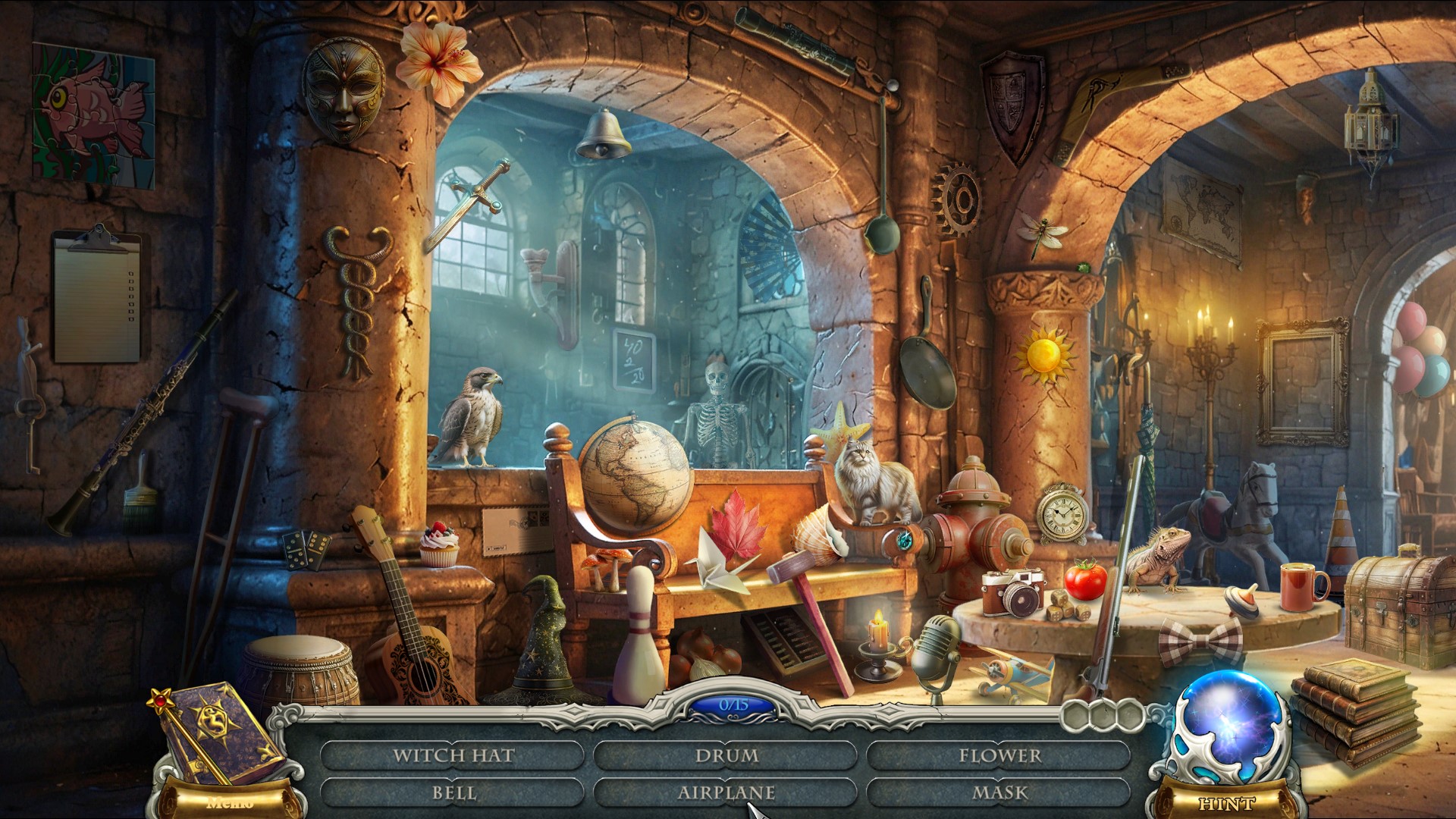Select the Drum list entry
The height and width of the screenshot is (819, 1456).
pos(726,755)
